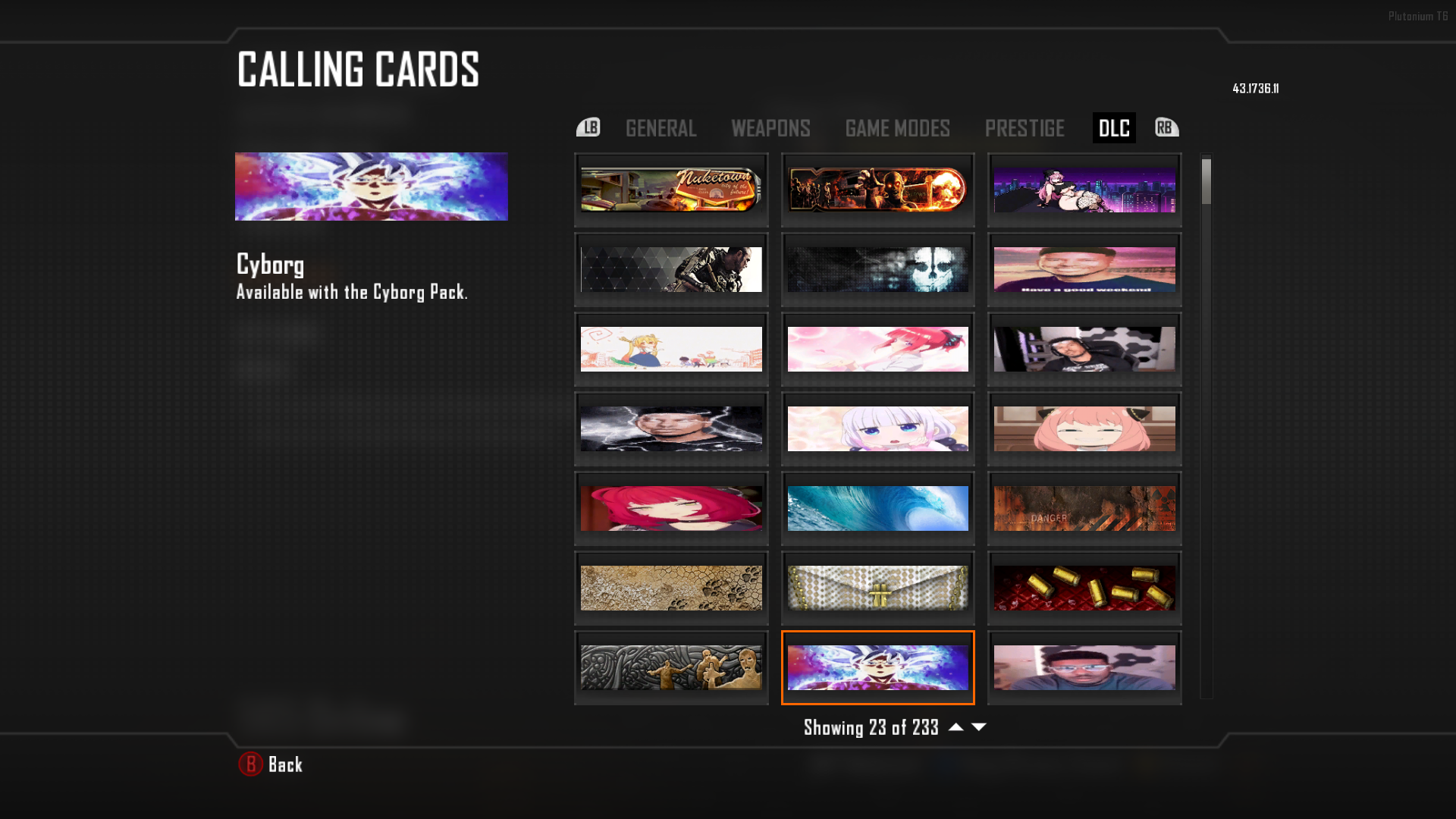
Task: Pick the Ghosts skull mask calling card
Action: (x=877, y=269)
